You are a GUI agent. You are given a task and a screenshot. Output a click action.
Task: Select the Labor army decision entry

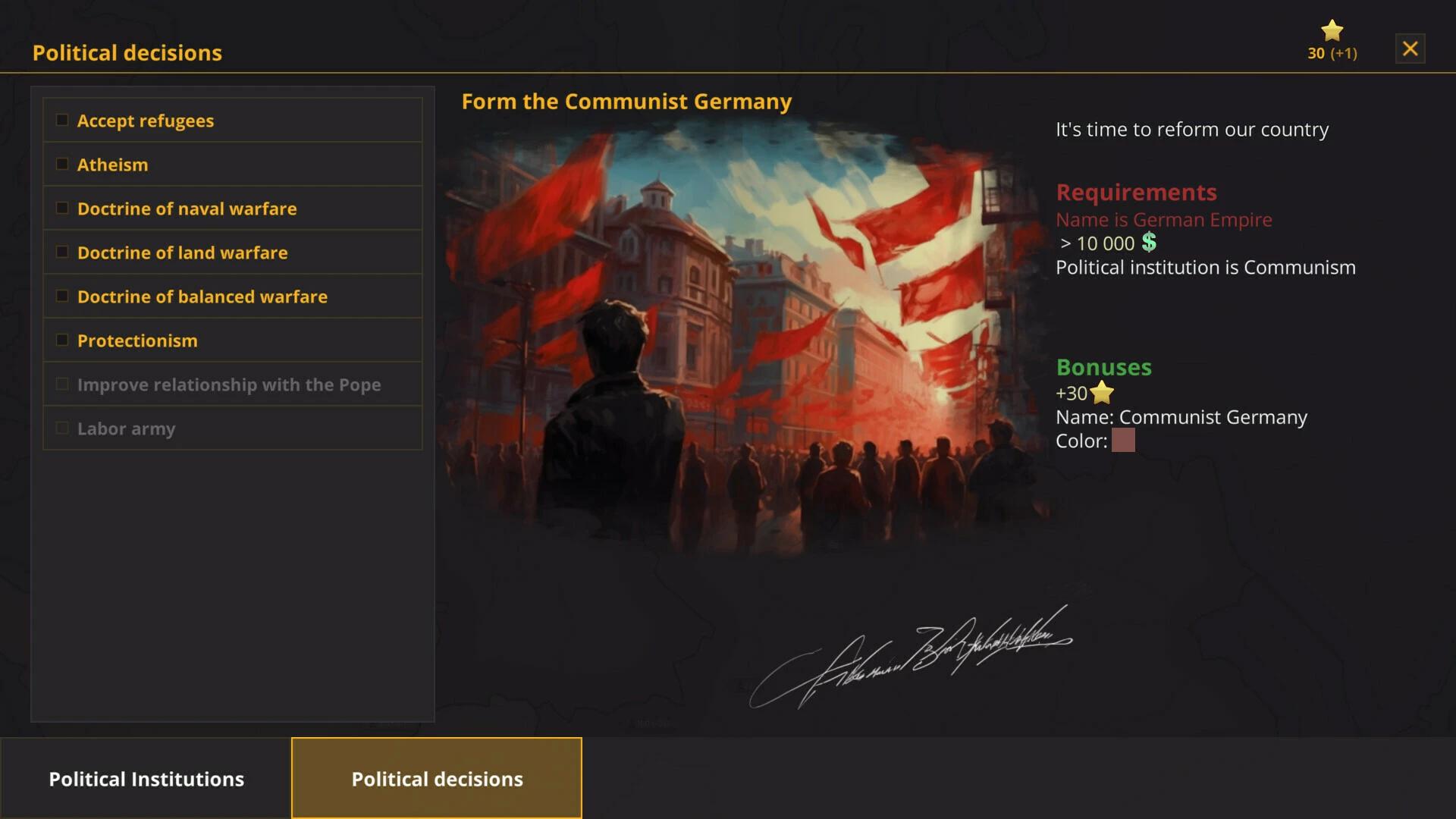tap(126, 428)
